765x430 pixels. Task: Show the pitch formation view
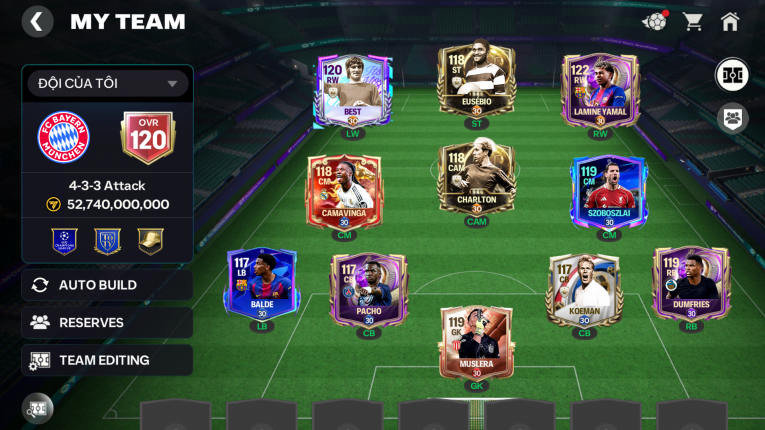tap(732, 75)
